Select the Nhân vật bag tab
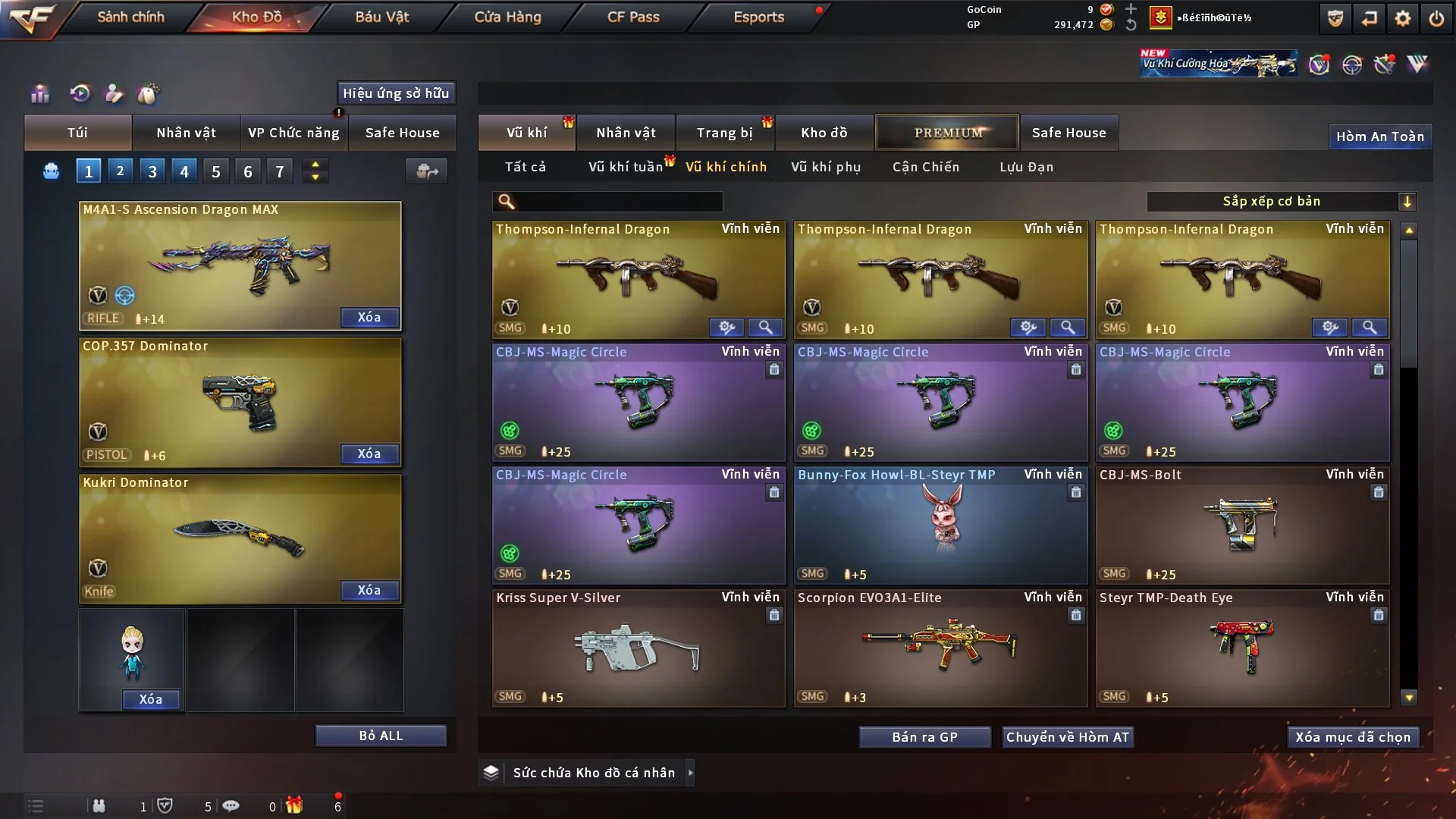This screenshot has height=819, width=1456. [186, 133]
